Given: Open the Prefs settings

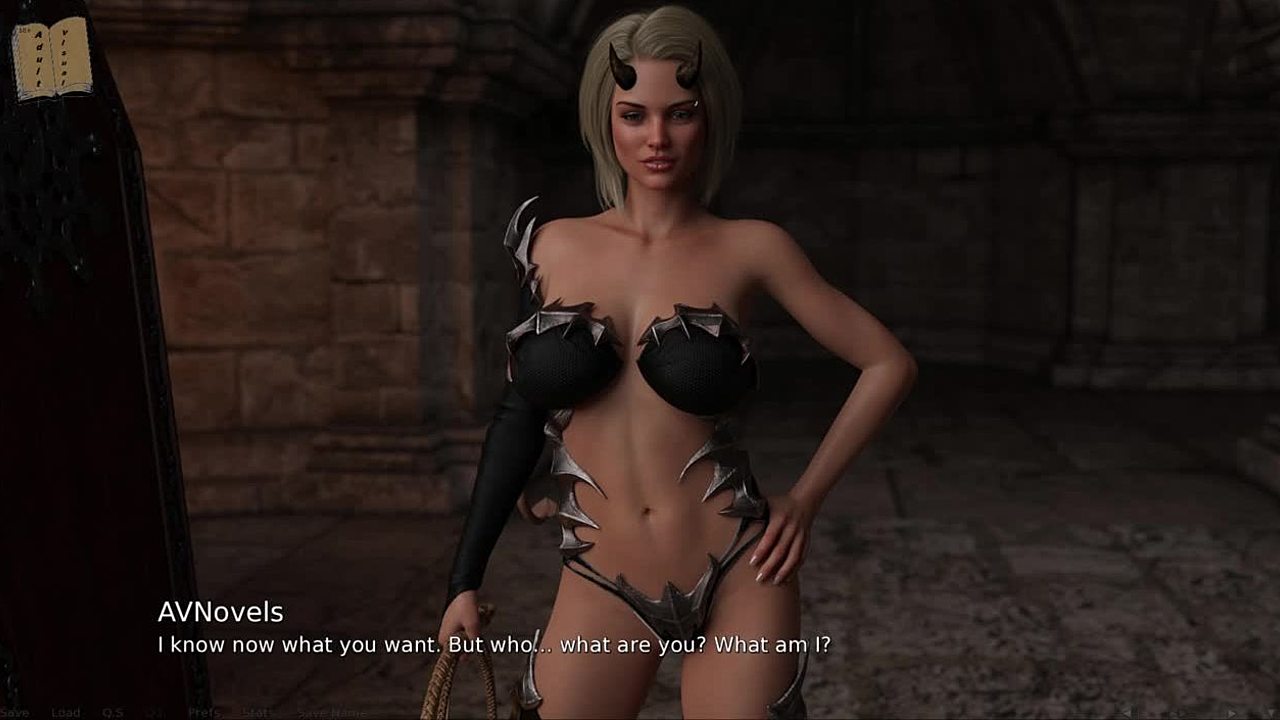Looking at the screenshot, I should click(x=205, y=712).
